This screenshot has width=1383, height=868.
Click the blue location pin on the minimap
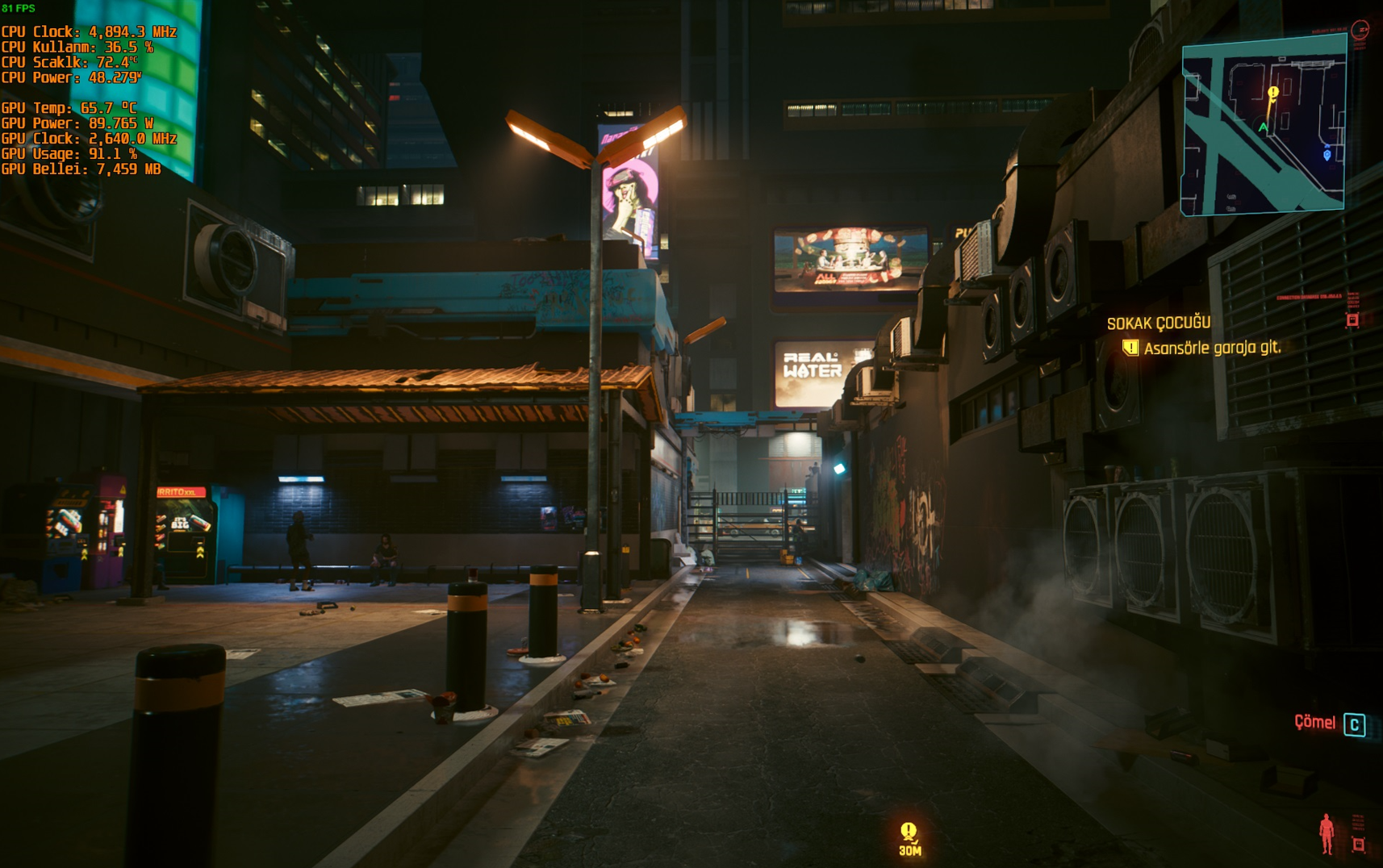1327,154
